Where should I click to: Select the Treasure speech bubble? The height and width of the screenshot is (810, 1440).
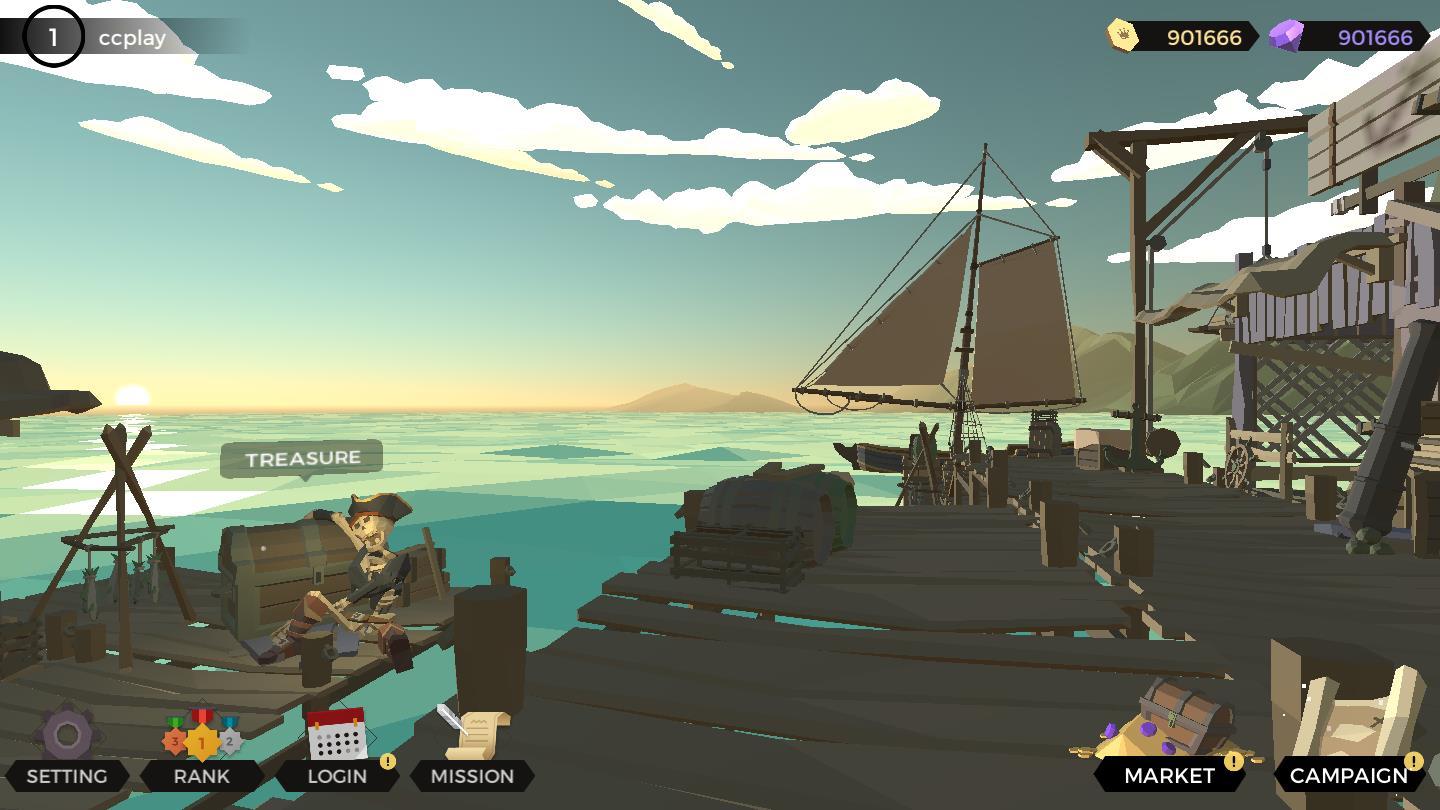[x=302, y=459]
